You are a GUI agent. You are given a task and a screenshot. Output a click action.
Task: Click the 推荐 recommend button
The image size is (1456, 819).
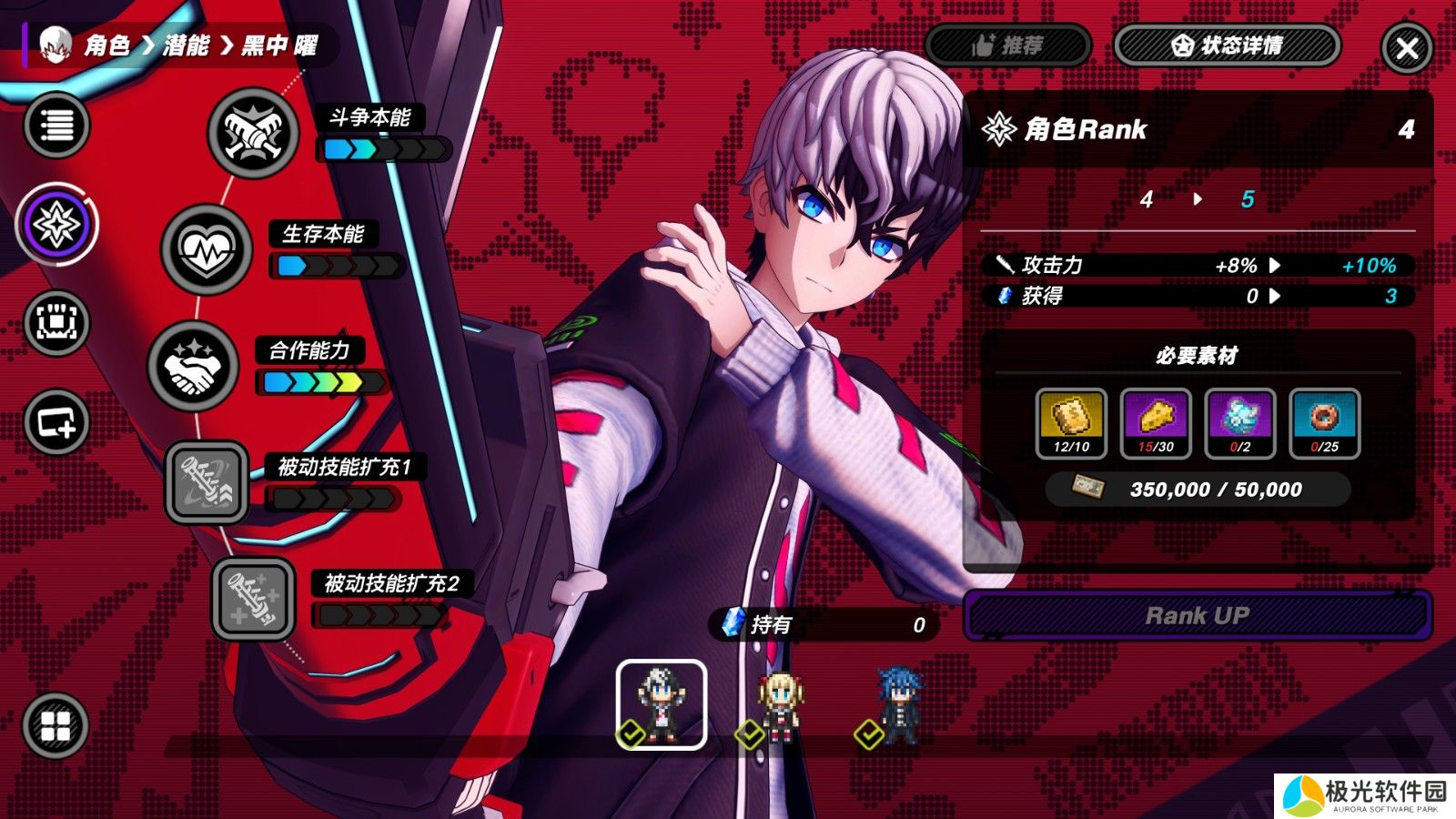[x=1008, y=45]
